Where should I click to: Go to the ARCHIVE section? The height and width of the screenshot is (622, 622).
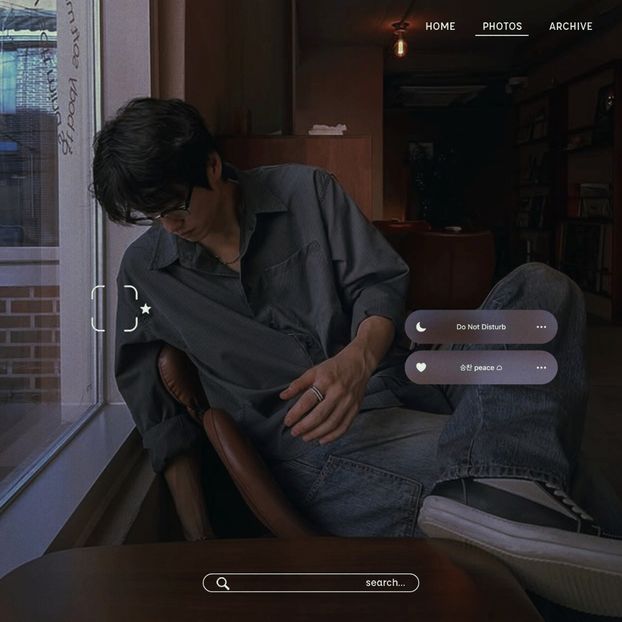click(570, 27)
